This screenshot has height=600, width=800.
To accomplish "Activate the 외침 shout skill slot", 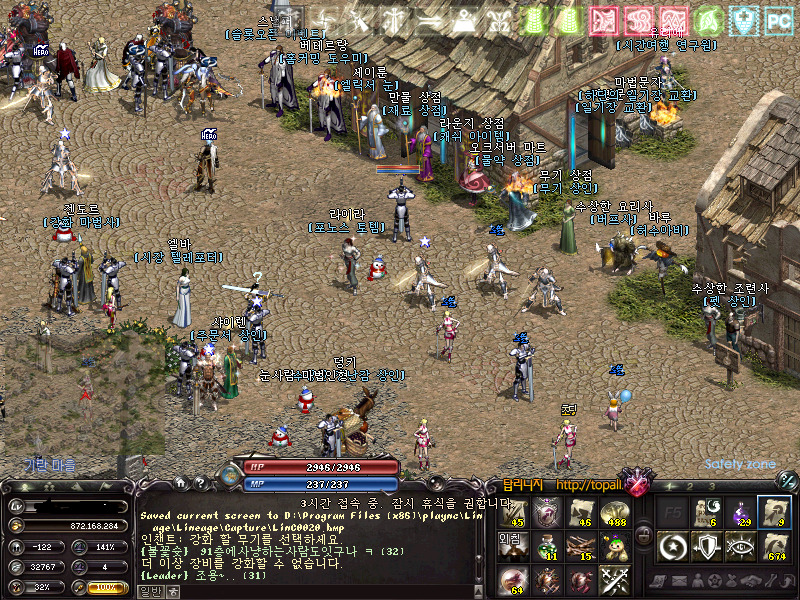I will coord(512,546).
